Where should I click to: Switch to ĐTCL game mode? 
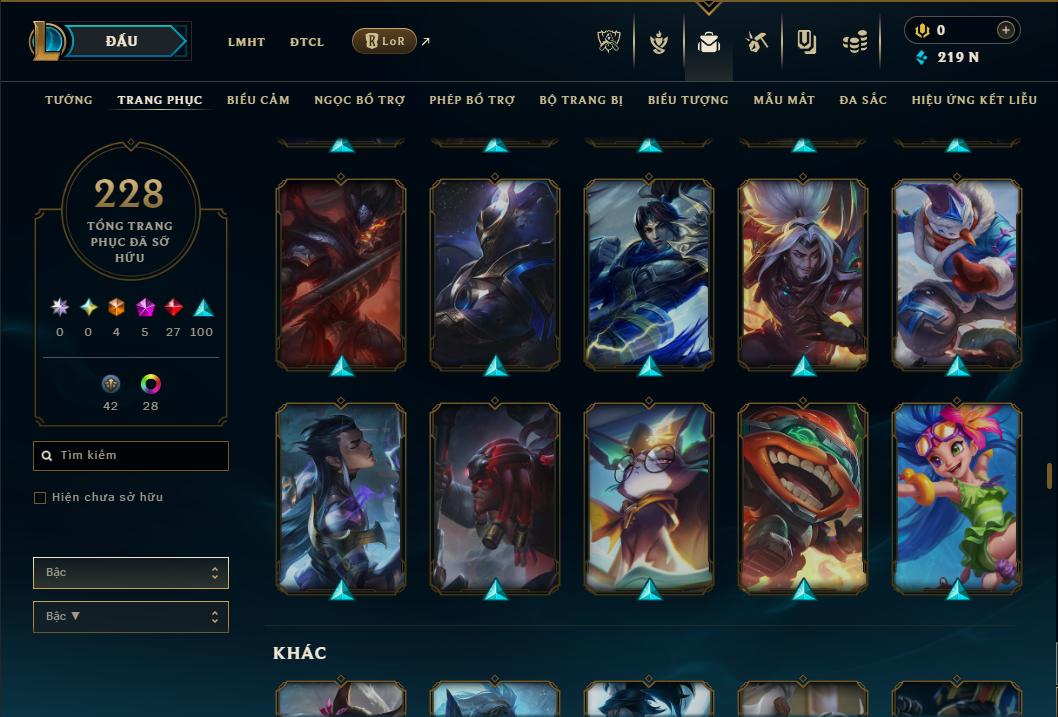[307, 42]
